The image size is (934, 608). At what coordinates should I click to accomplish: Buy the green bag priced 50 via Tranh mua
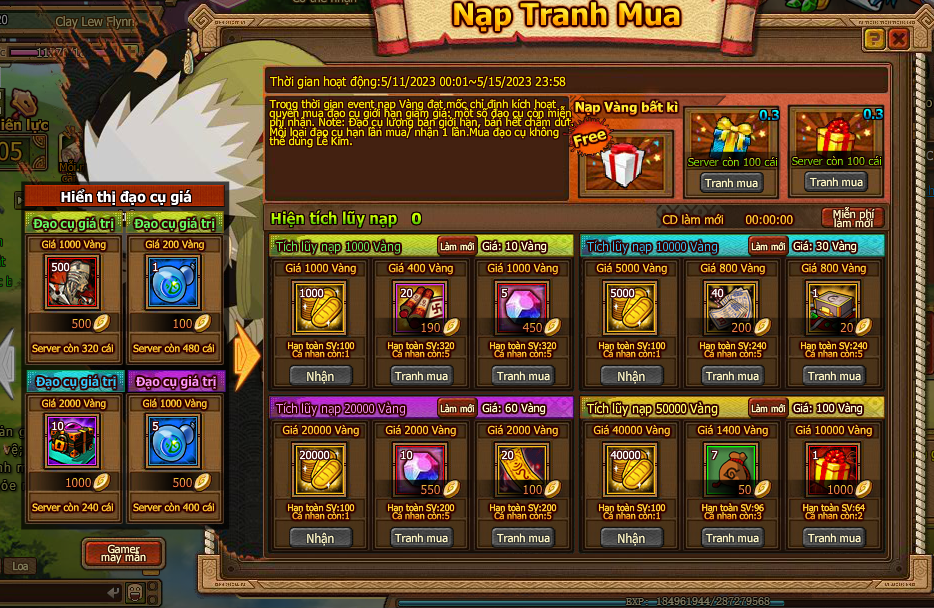pyautogui.click(x=732, y=538)
